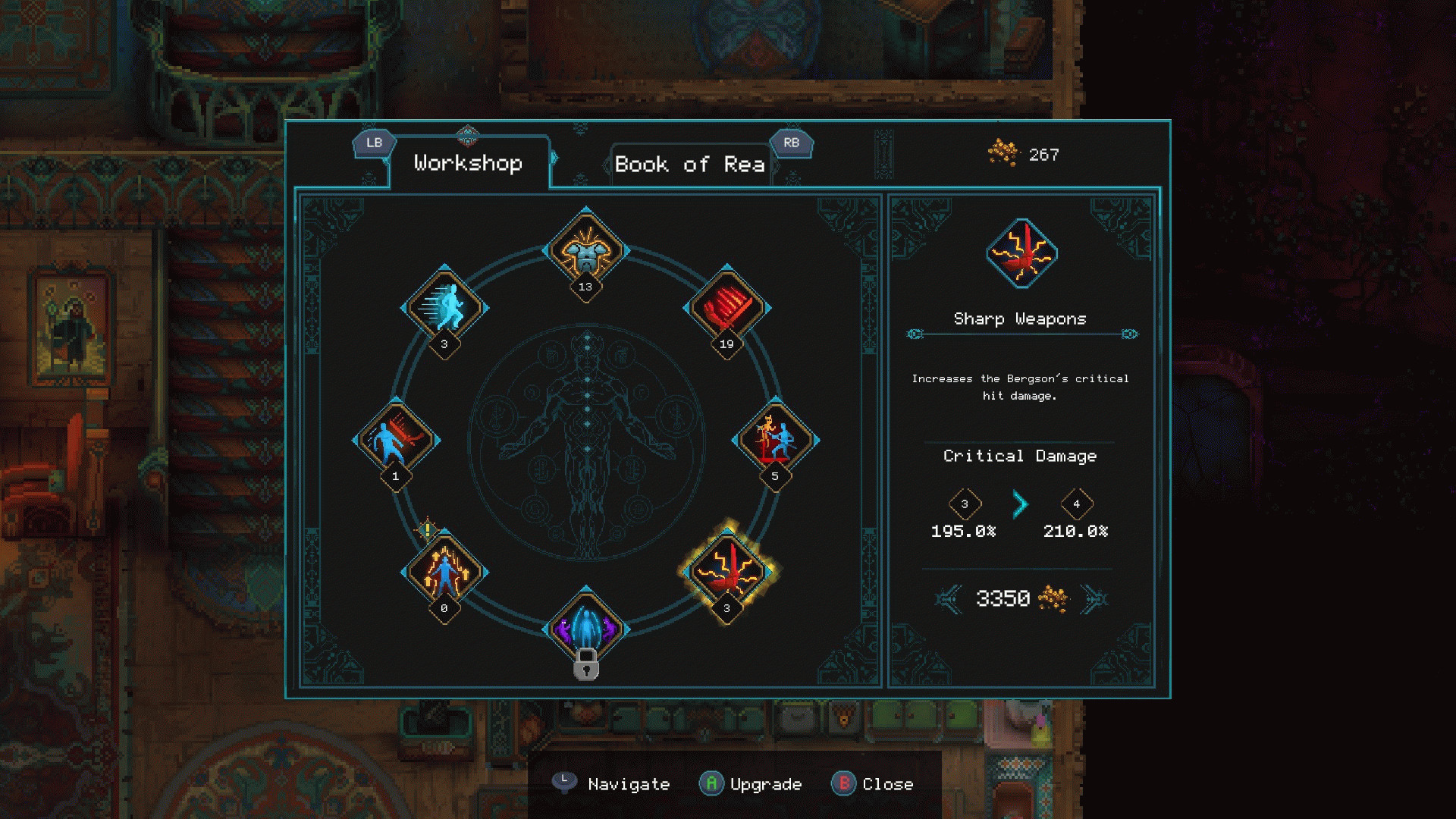Select the red claw slash upgrade
Viewport: 1456px width, 819px height.
(726, 307)
